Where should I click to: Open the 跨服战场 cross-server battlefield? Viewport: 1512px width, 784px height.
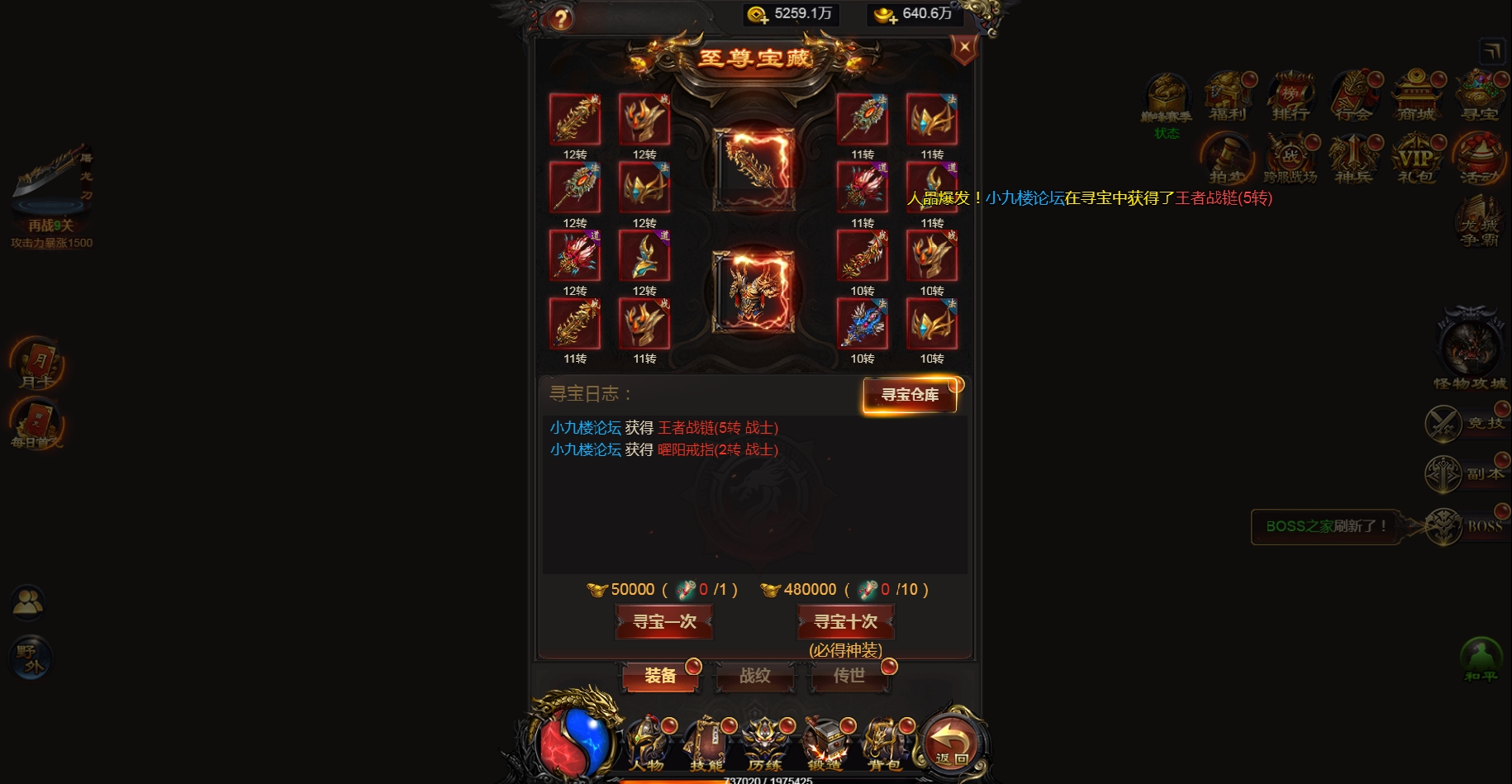tap(1291, 157)
